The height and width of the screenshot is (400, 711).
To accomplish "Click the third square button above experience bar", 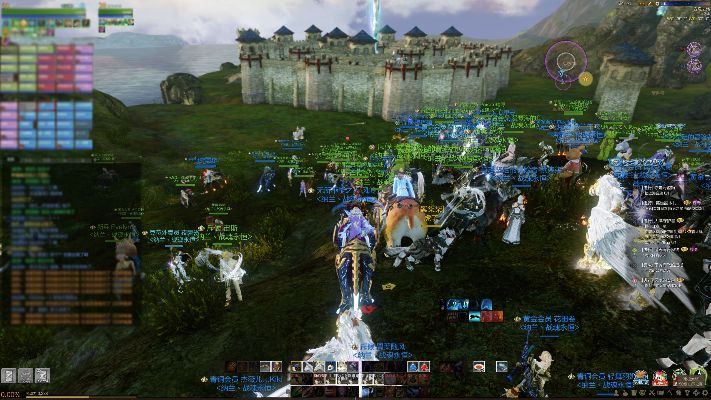I will coord(40,375).
